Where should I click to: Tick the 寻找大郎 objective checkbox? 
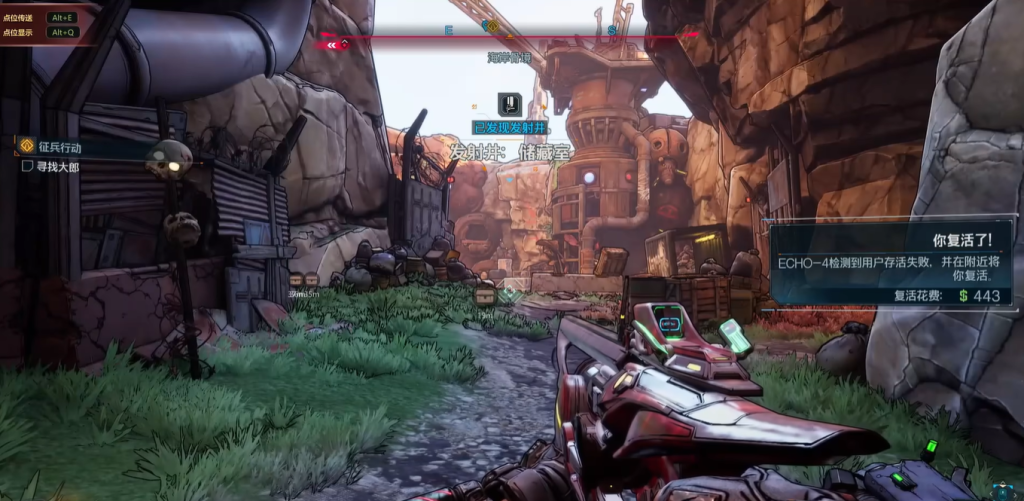(28, 166)
